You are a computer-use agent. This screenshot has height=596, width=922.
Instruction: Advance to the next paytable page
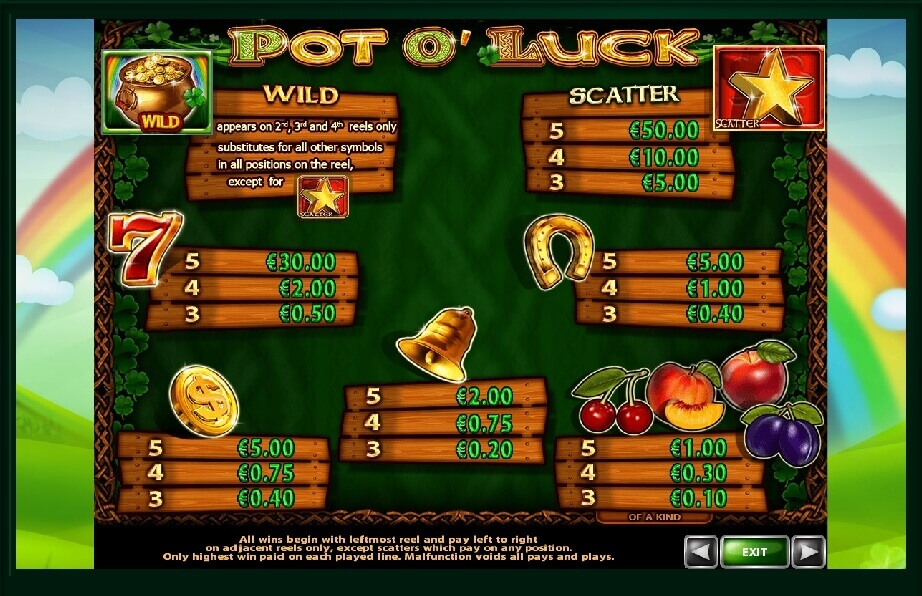(807, 551)
